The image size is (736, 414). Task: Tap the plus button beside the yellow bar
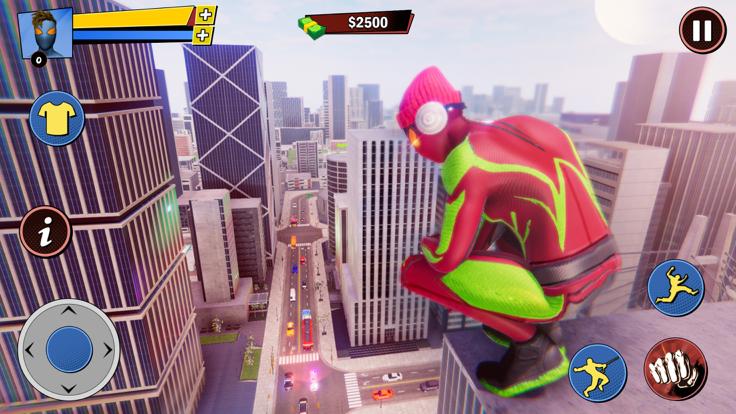206,15
